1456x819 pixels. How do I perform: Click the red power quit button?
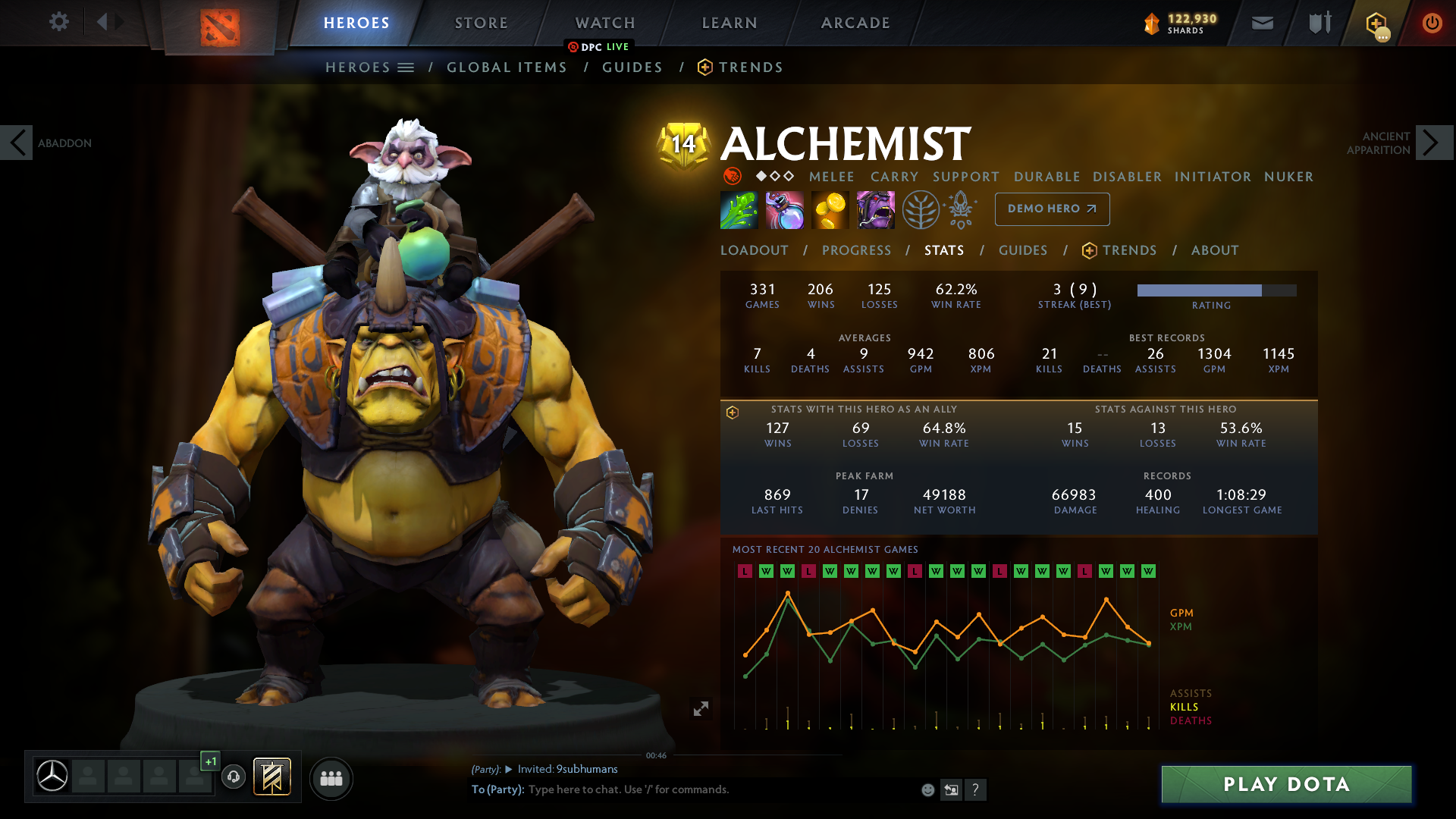1432,23
